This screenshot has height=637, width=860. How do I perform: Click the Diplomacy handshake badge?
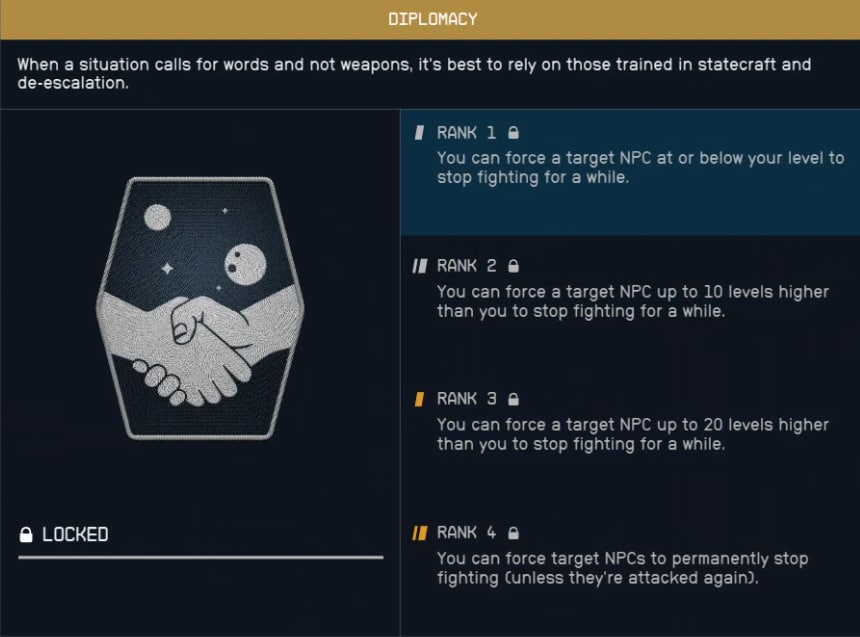click(200, 308)
